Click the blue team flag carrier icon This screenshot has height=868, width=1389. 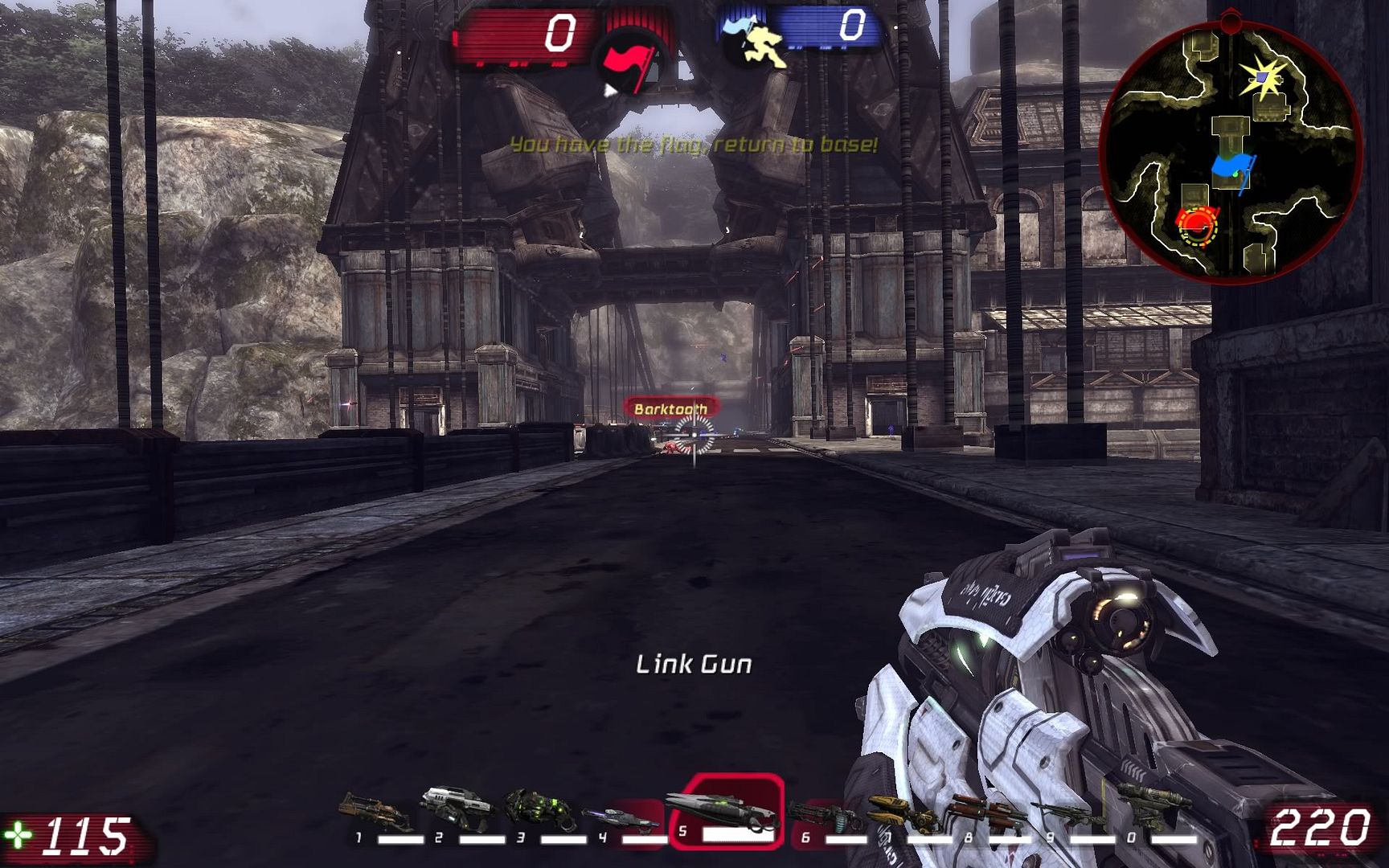754,42
